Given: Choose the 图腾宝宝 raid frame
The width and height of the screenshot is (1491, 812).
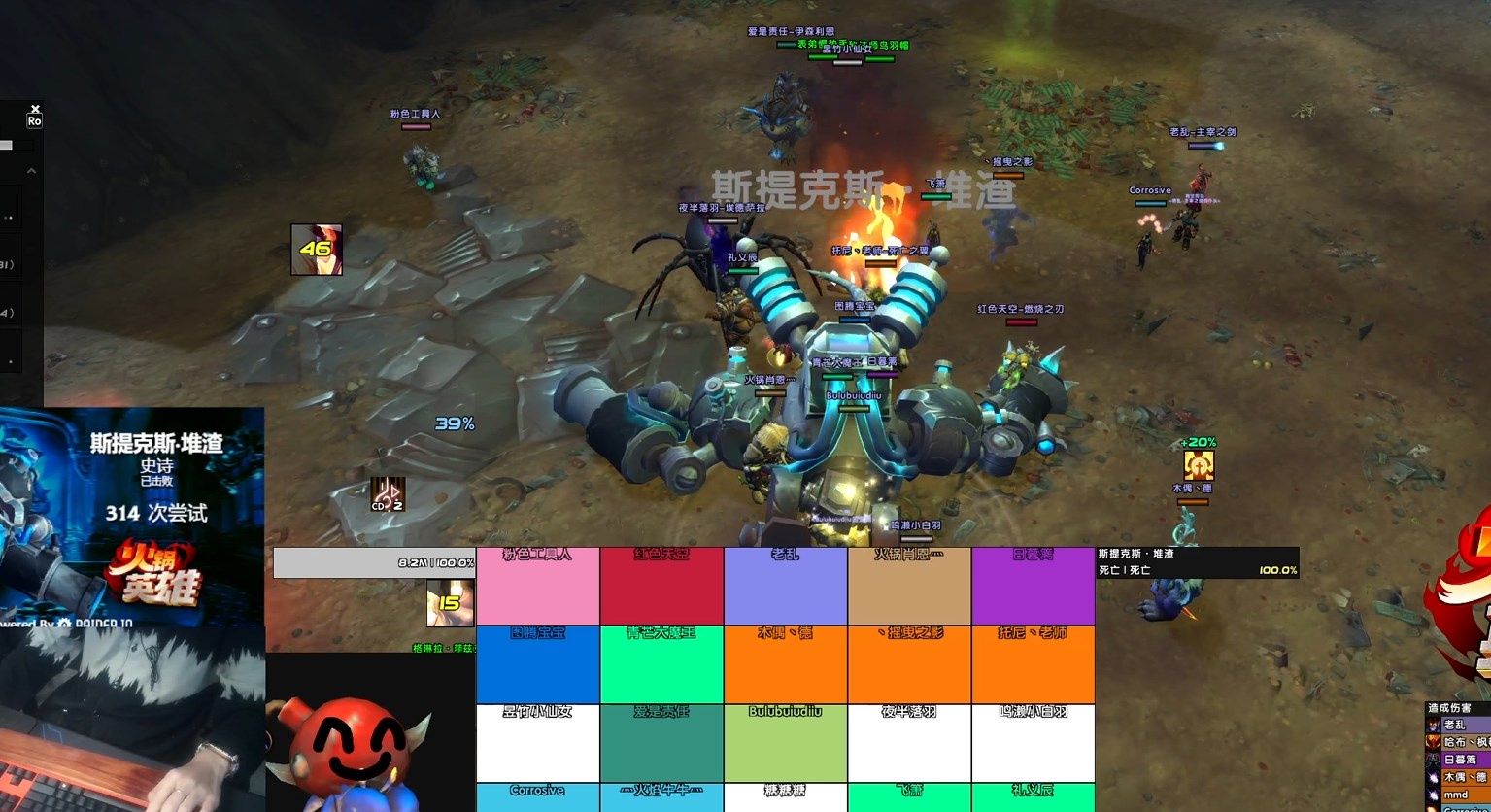Looking at the screenshot, I should (537, 665).
